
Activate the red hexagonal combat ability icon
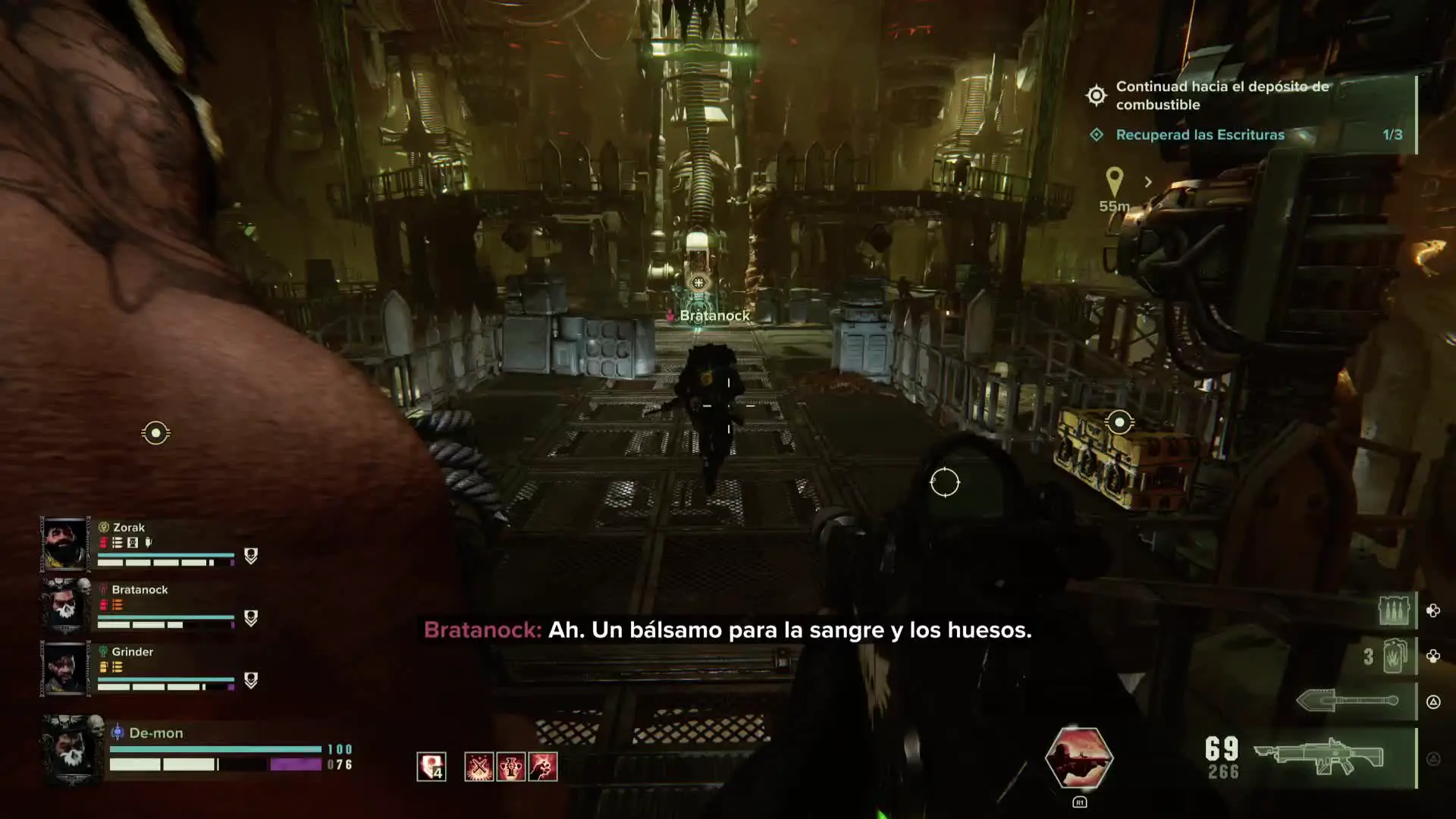tap(1078, 757)
